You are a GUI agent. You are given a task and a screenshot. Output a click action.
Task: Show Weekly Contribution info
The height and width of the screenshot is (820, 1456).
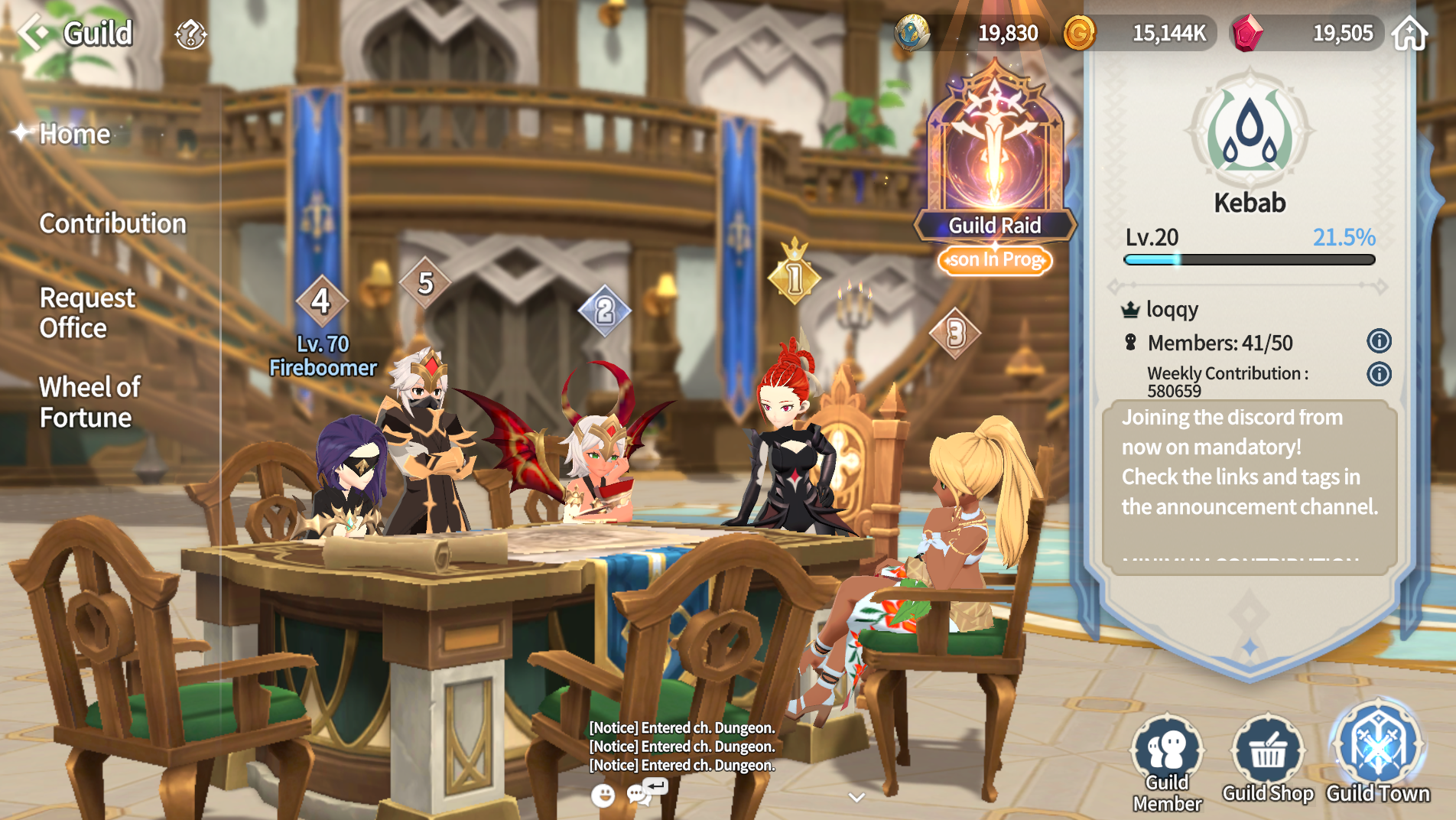click(x=1379, y=374)
